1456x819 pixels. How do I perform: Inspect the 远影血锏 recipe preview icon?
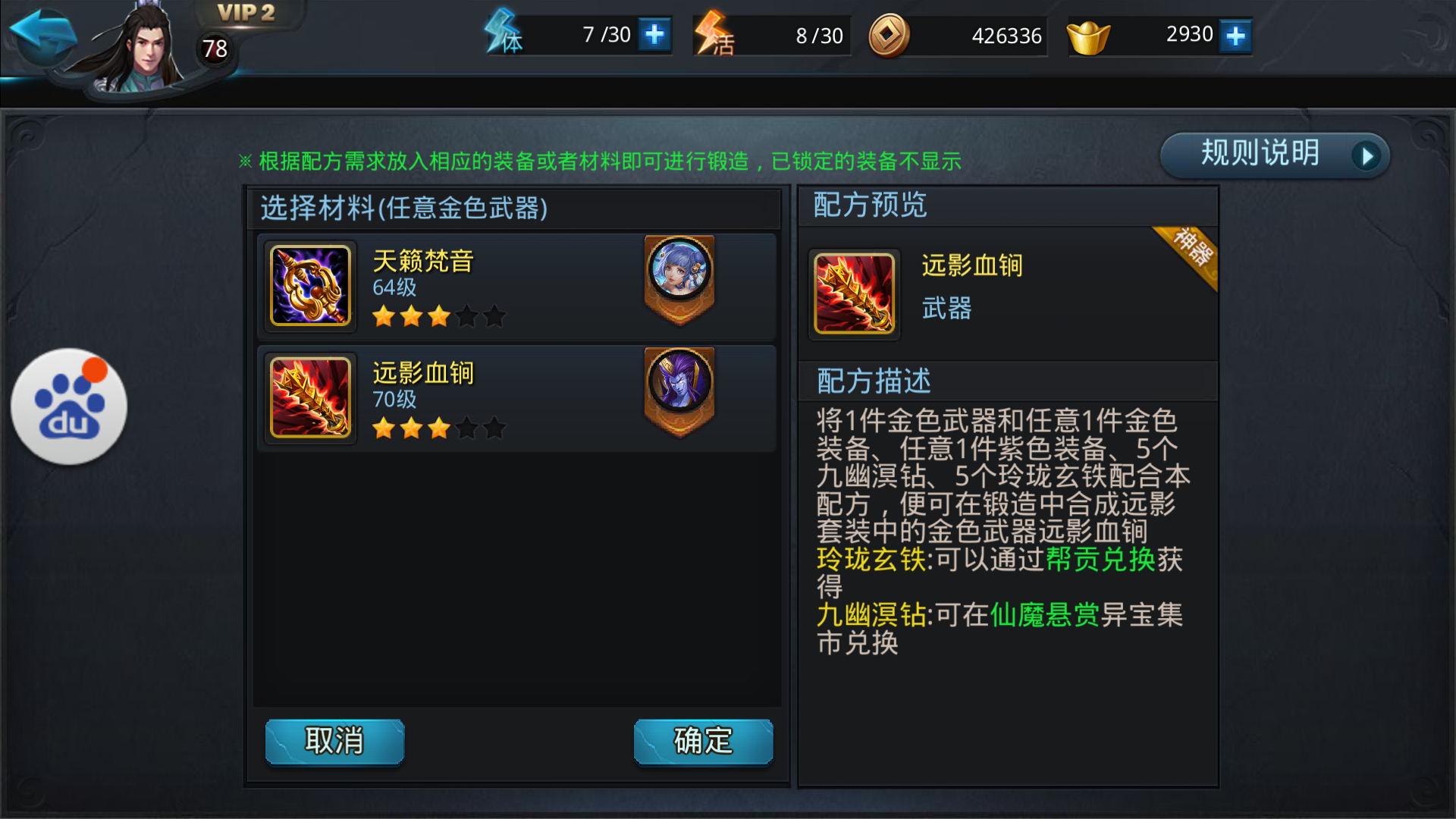tap(854, 293)
